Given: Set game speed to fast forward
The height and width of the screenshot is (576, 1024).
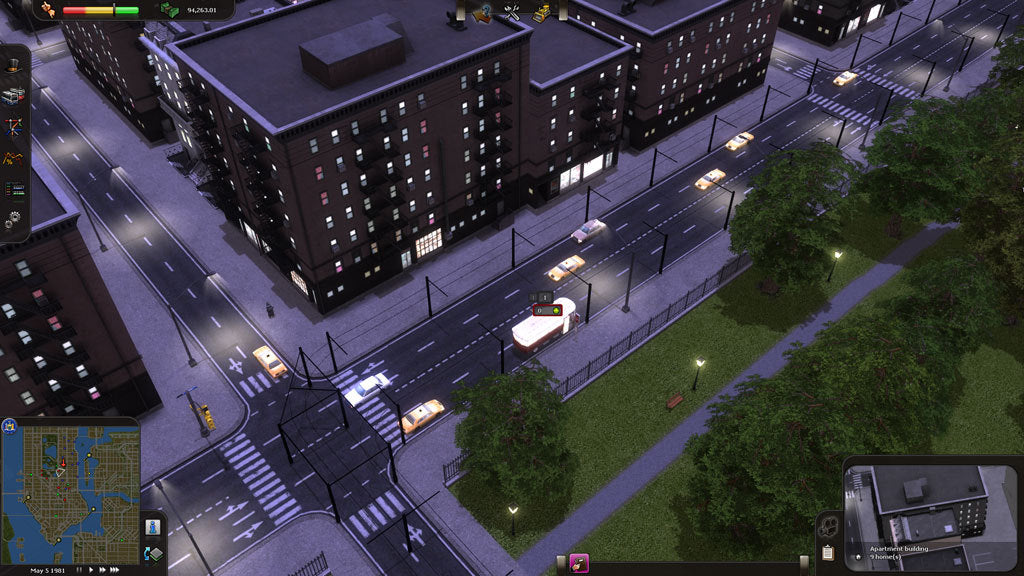Looking at the screenshot, I should 103,570.
